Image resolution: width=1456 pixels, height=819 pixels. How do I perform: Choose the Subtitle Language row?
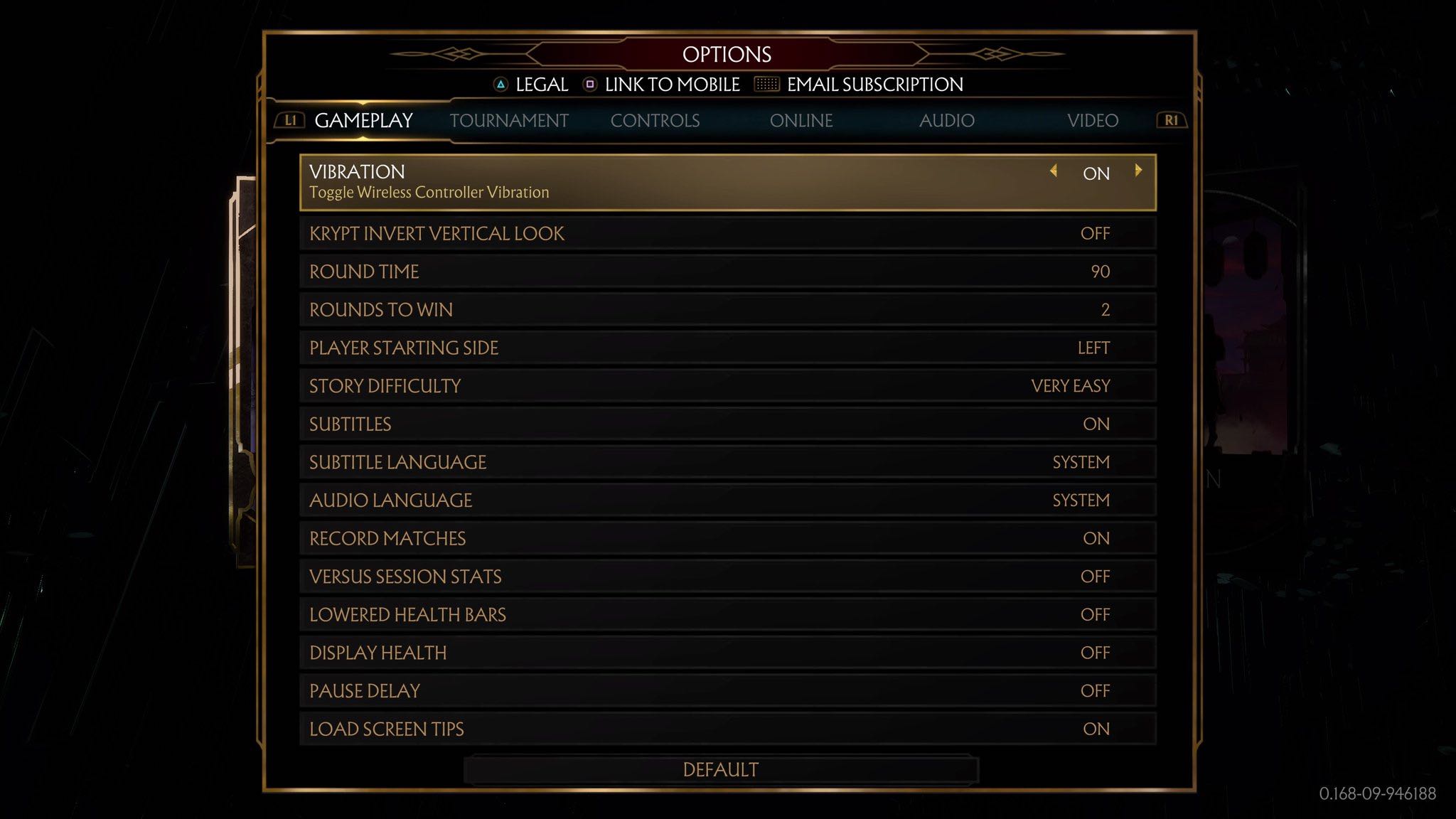(x=727, y=463)
